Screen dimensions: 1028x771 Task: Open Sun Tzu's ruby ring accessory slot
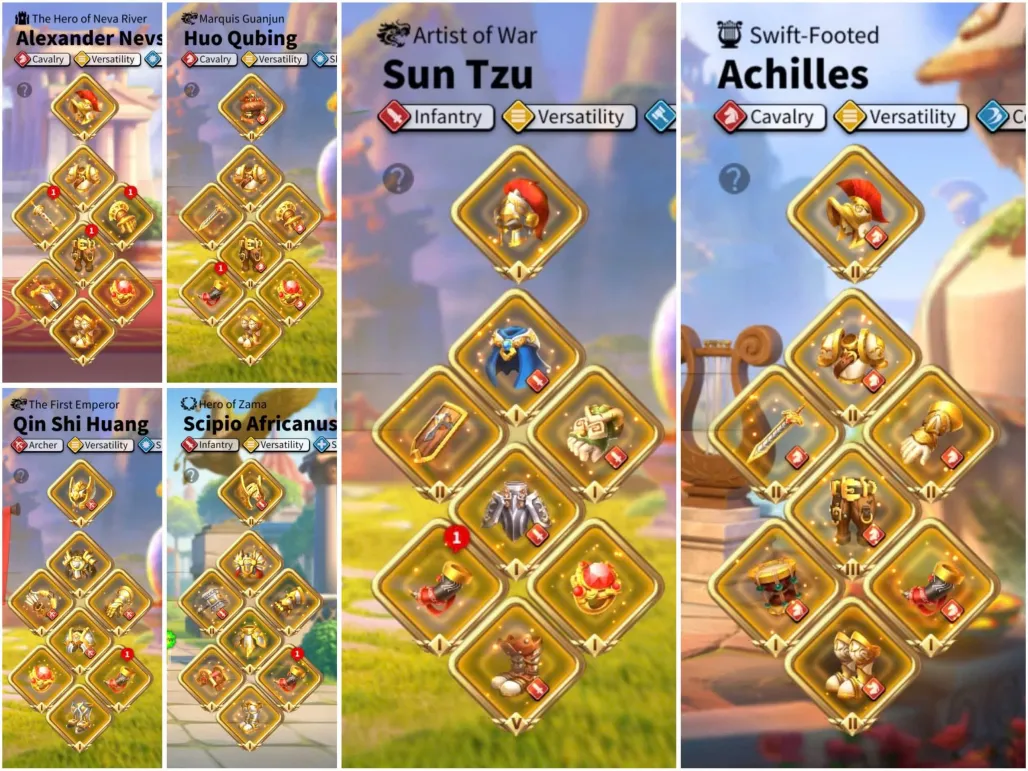click(596, 587)
